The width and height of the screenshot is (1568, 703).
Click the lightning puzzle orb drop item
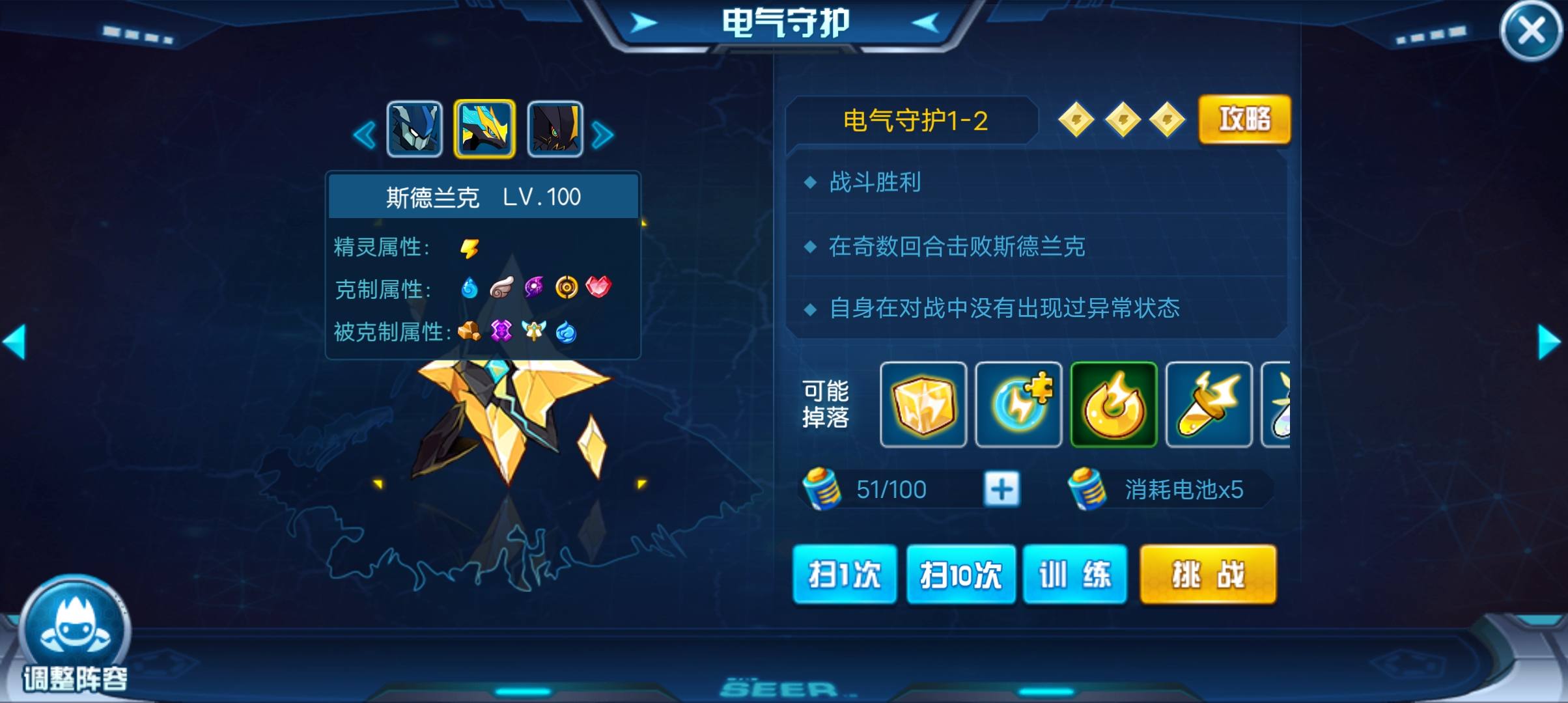pyautogui.click(x=1019, y=406)
